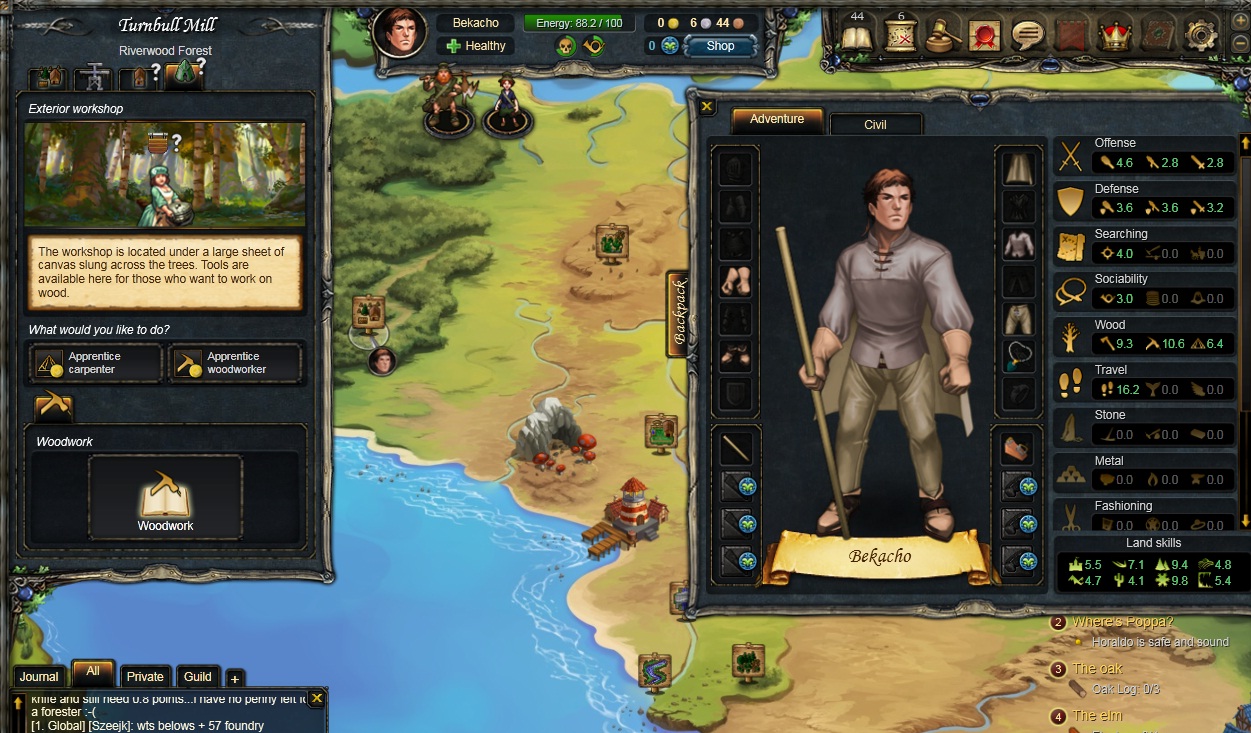1251x733 pixels.
Task: Switch to the Civil tab
Action: point(875,124)
